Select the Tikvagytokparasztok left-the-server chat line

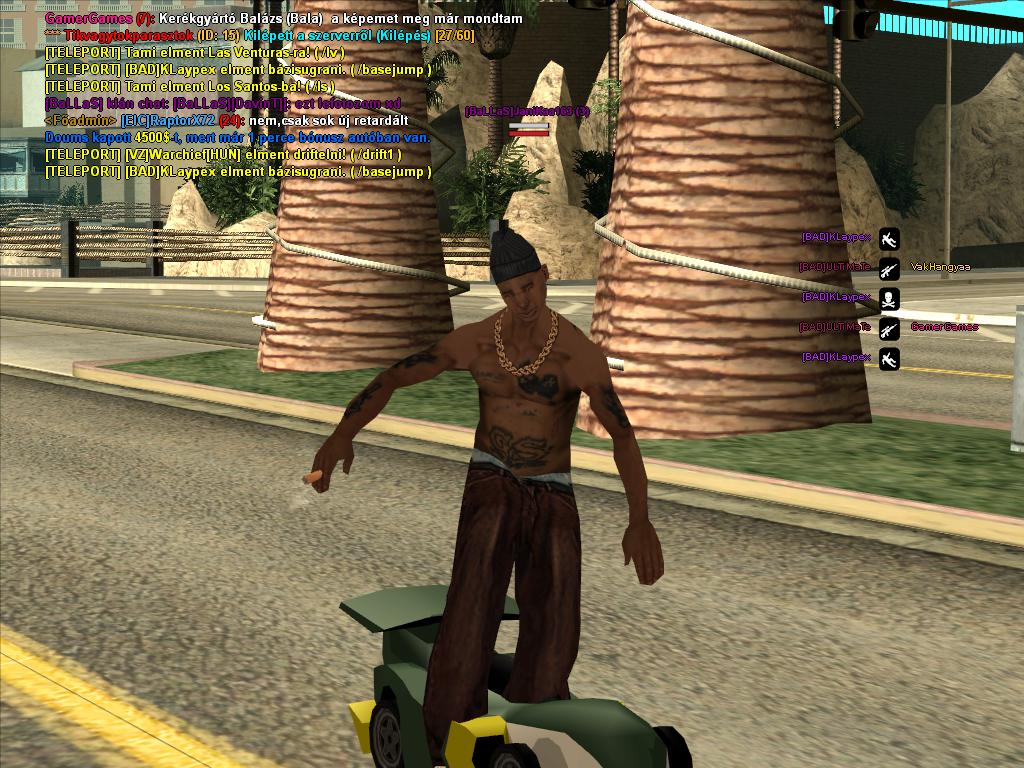pos(260,36)
